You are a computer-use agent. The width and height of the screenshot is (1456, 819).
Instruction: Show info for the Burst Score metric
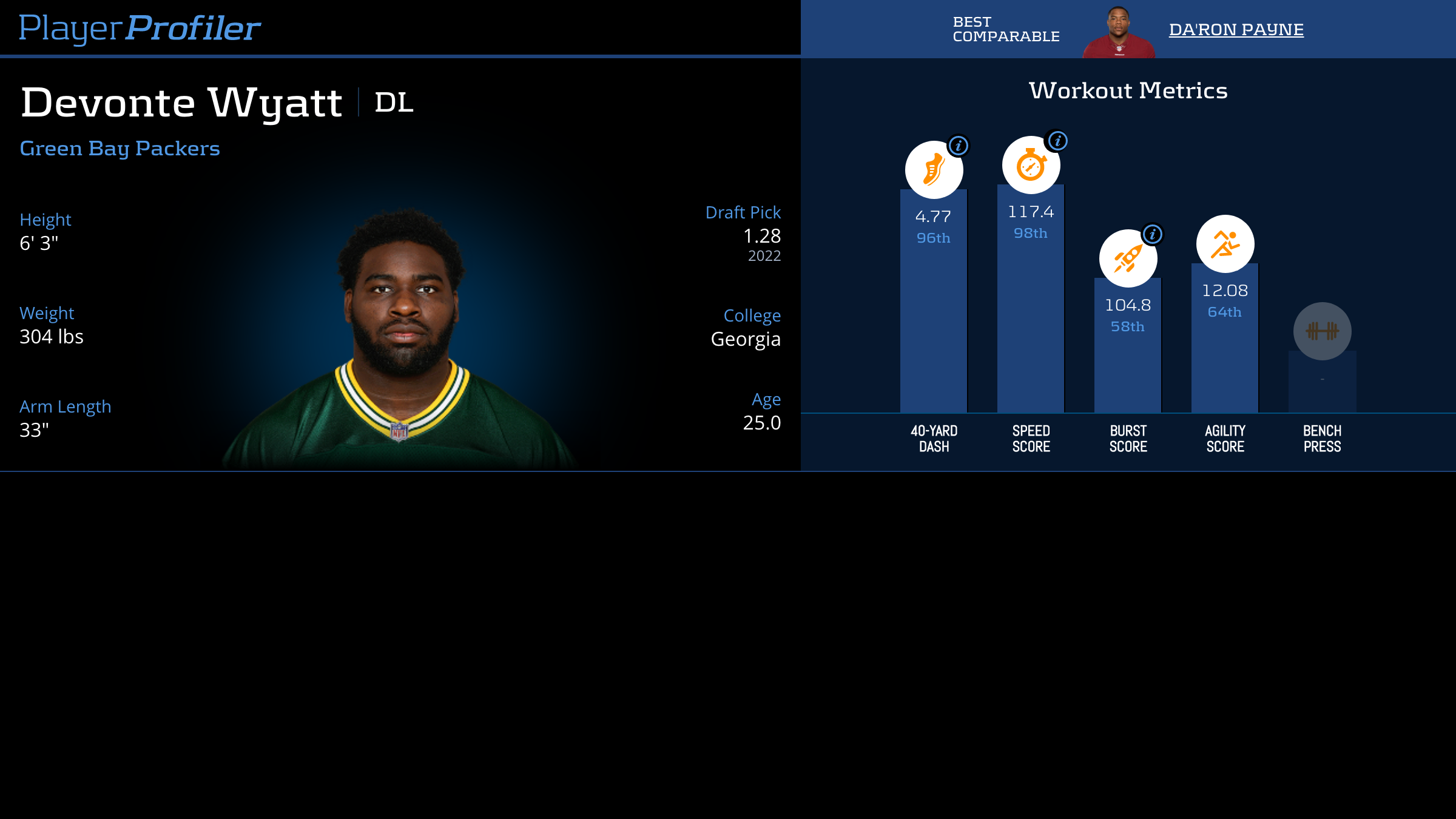click(1152, 234)
